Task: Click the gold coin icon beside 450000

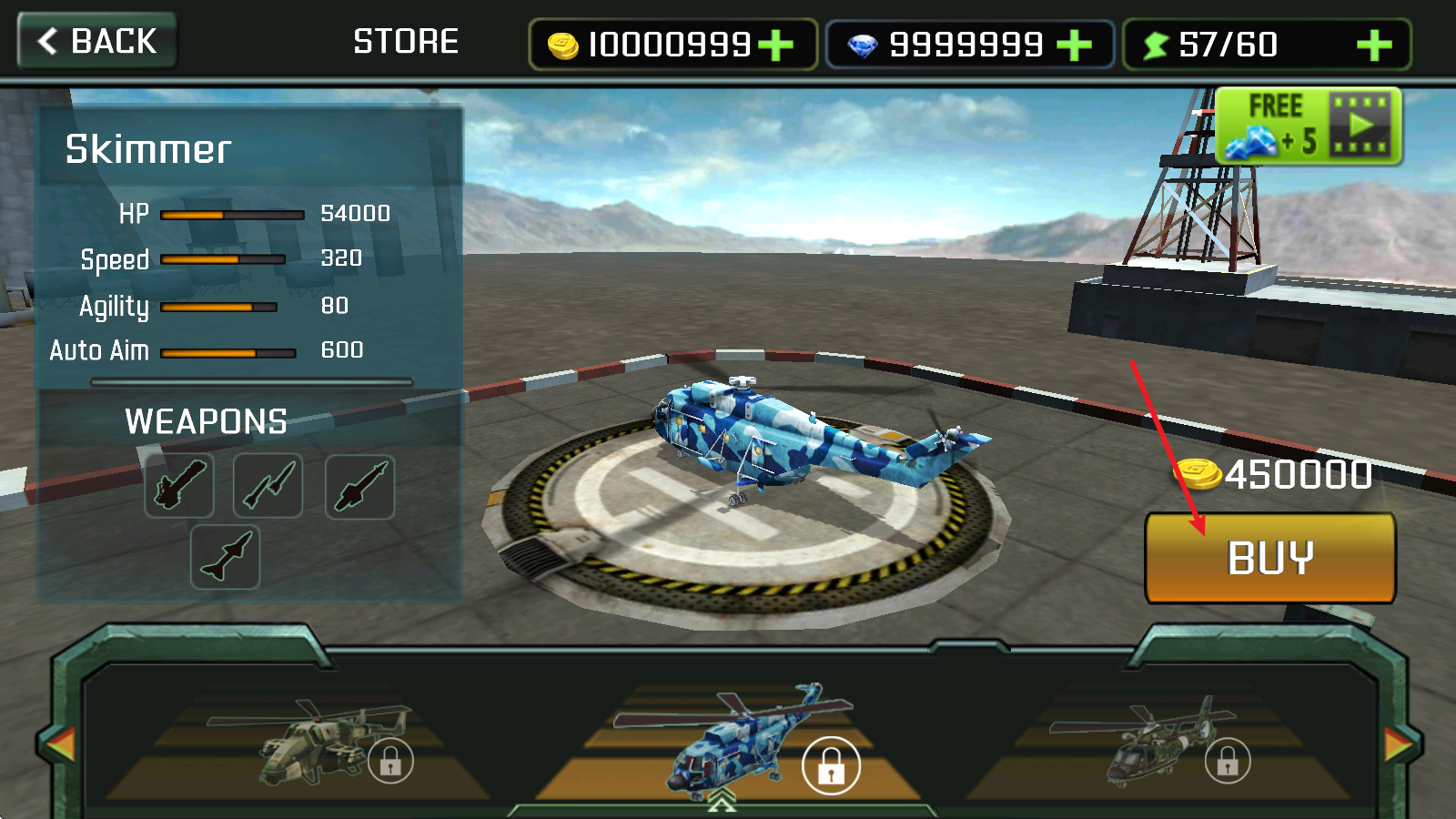Action: [x=1198, y=474]
